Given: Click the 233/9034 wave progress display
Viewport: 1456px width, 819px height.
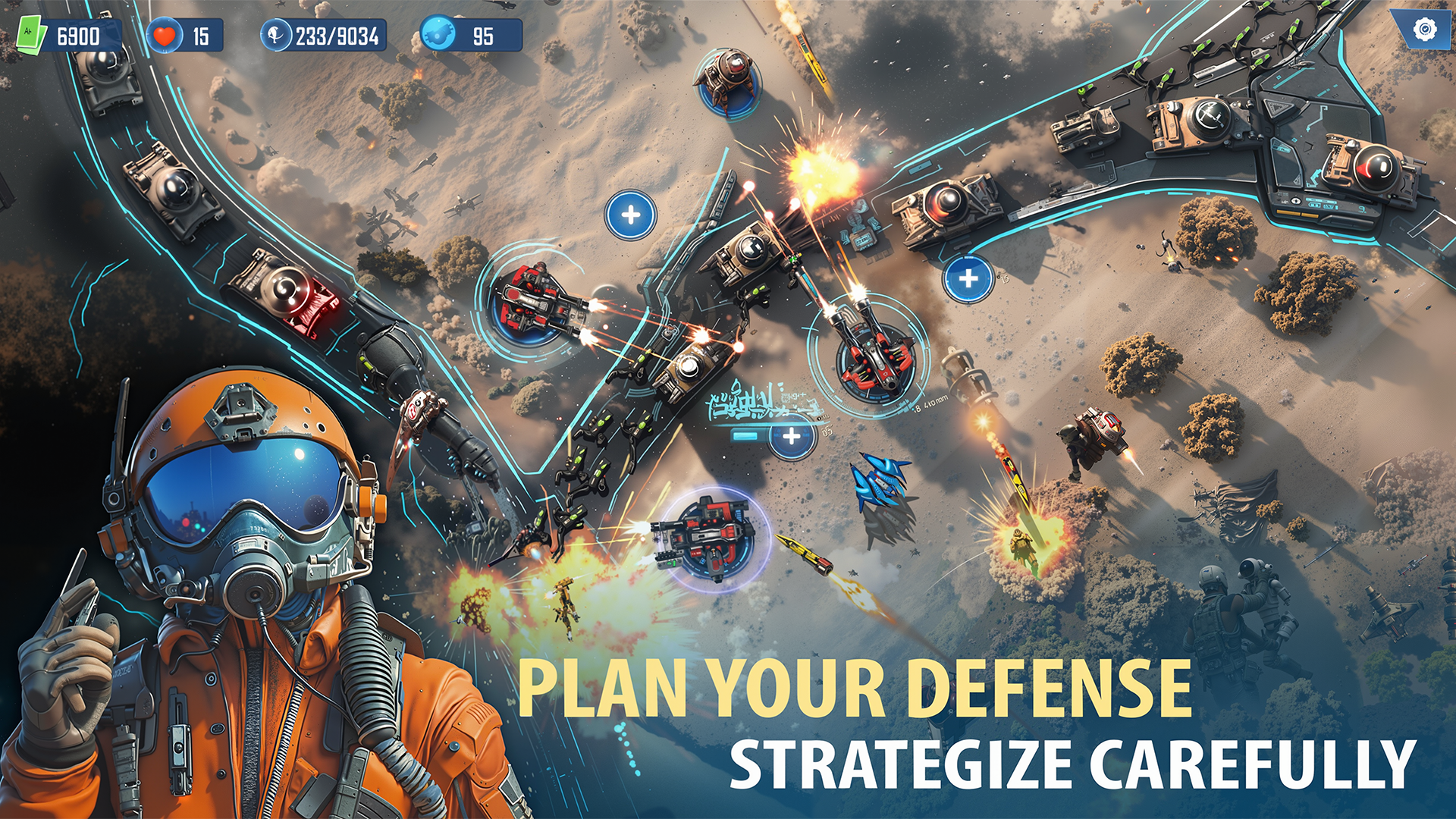Looking at the screenshot, I should click(x=340, y=33).
